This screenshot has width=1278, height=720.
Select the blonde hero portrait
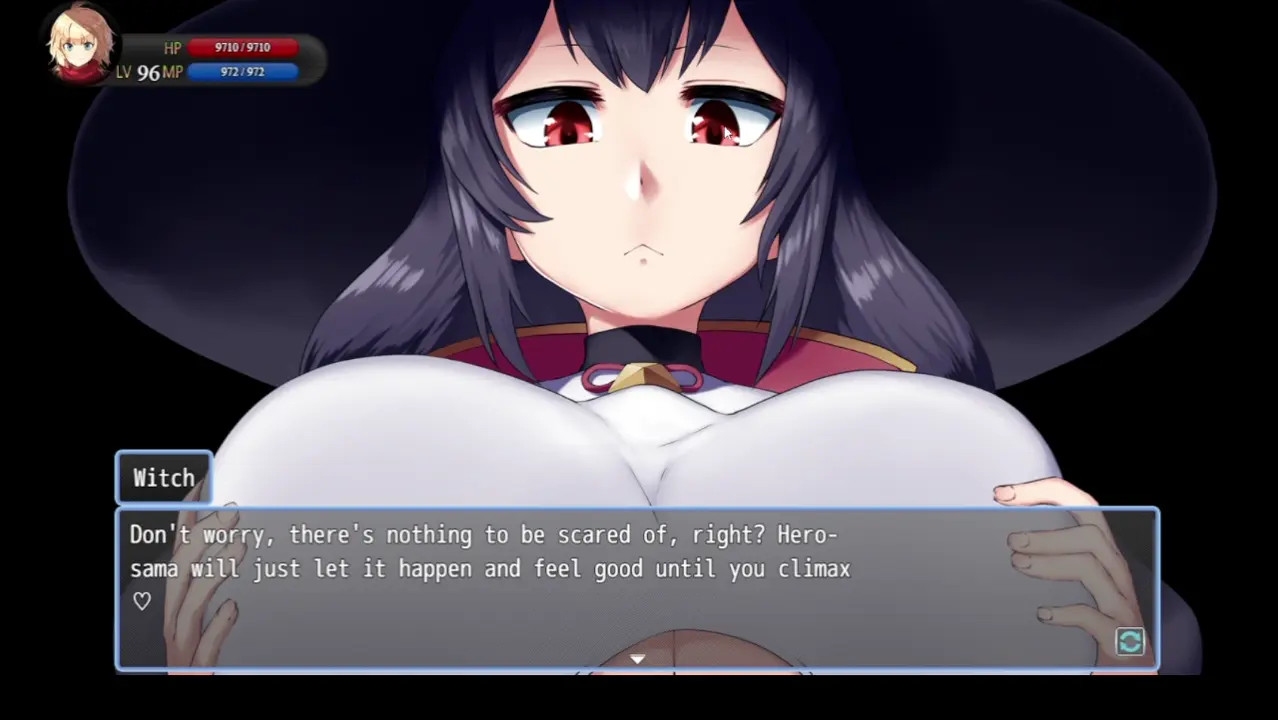coord(80,46)
